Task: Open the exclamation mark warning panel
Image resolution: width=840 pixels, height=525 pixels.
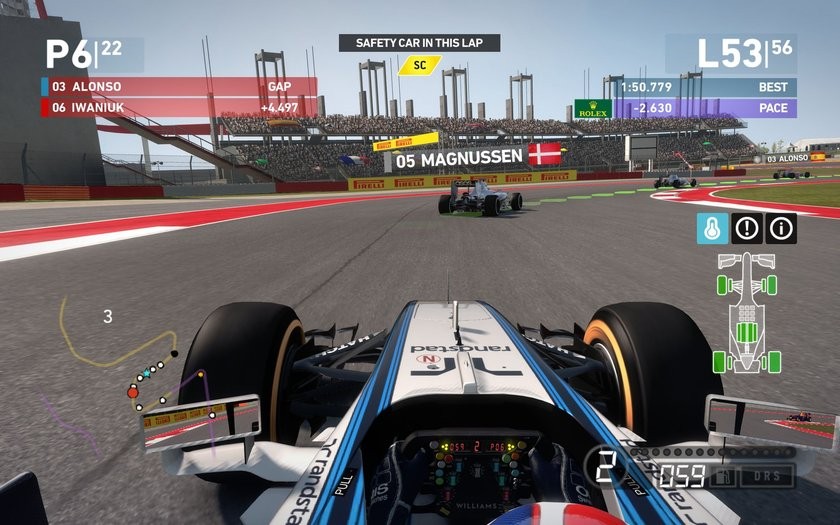Action: click(747, 228)
